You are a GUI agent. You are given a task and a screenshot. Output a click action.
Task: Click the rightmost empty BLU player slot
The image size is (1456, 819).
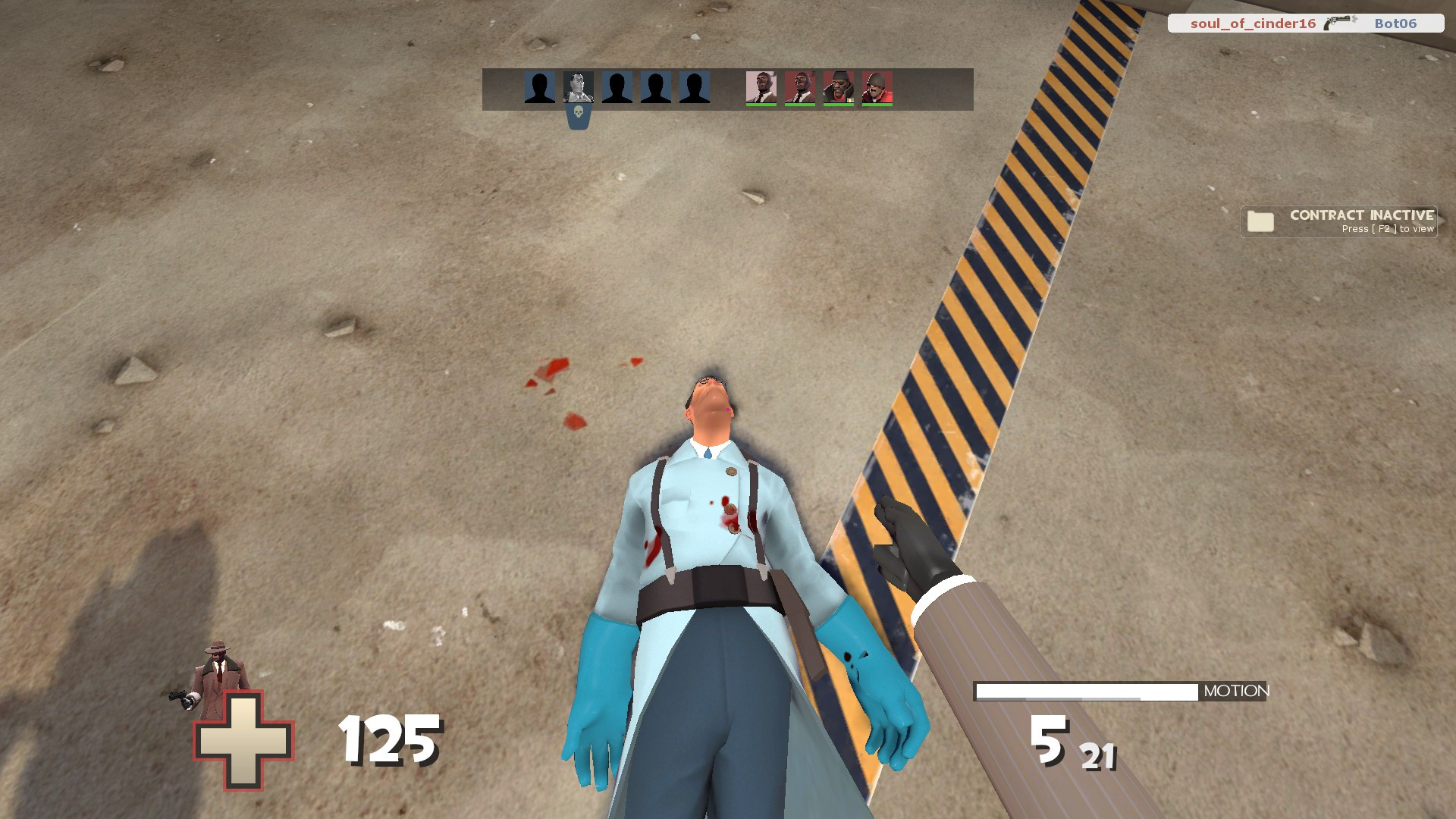coord(694,88)
